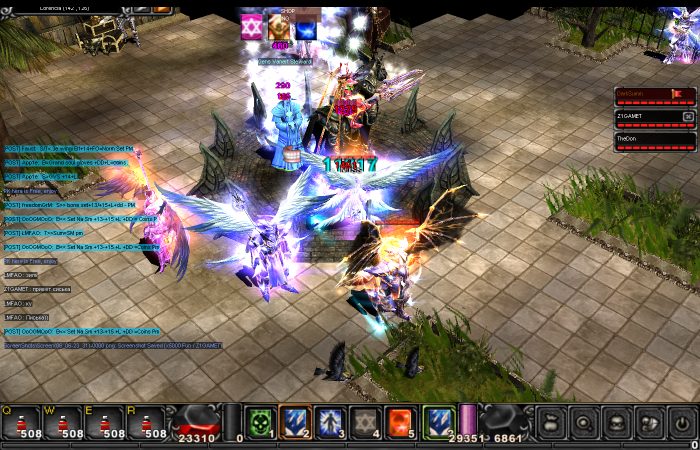
Task: Choose the white figure skill in slot 3
Action: tap(330, 422)
